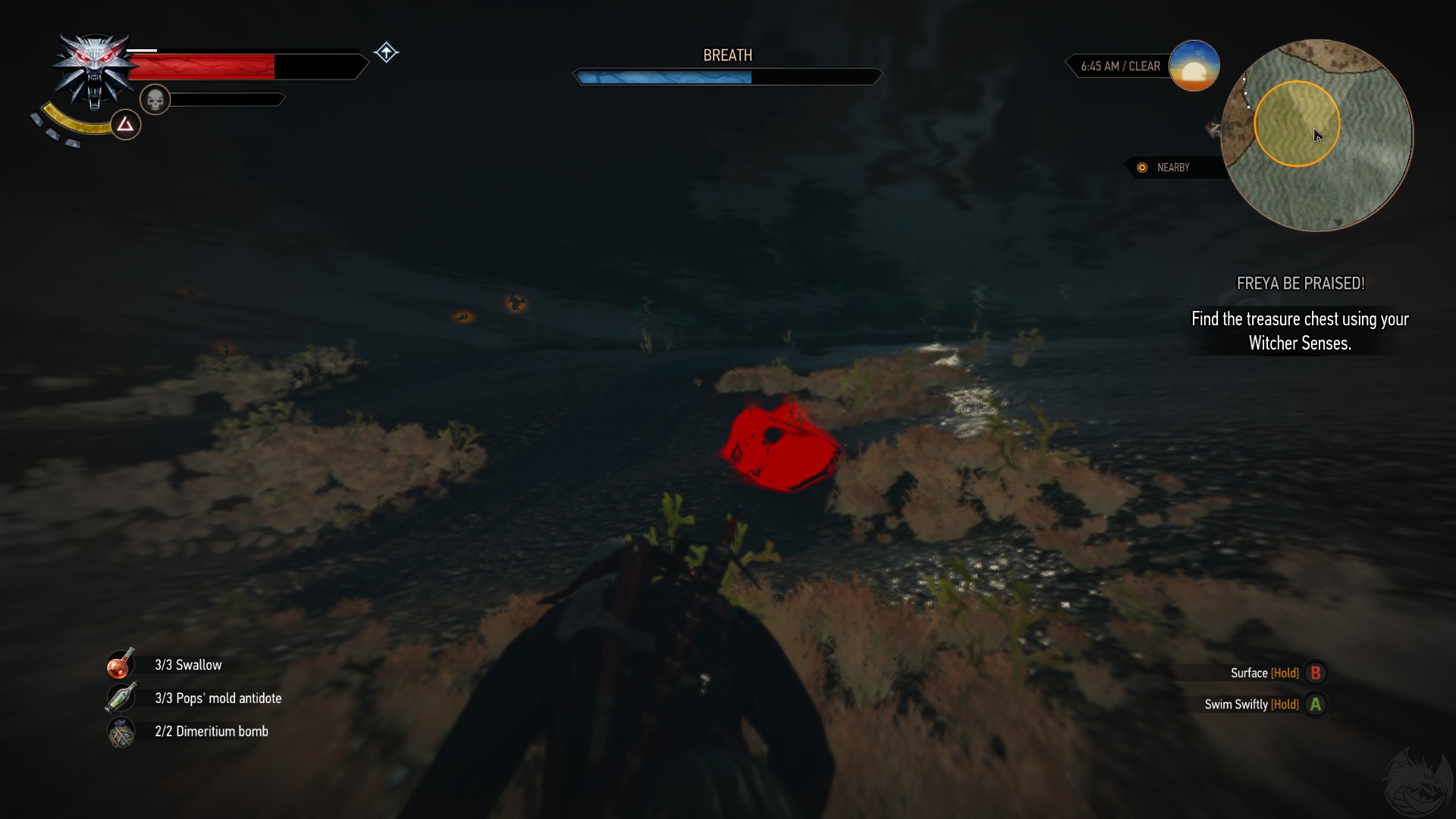Screen dimensions: 1456x819
Task: Click the skull toxicity icon
Action: tap(155, 100)
